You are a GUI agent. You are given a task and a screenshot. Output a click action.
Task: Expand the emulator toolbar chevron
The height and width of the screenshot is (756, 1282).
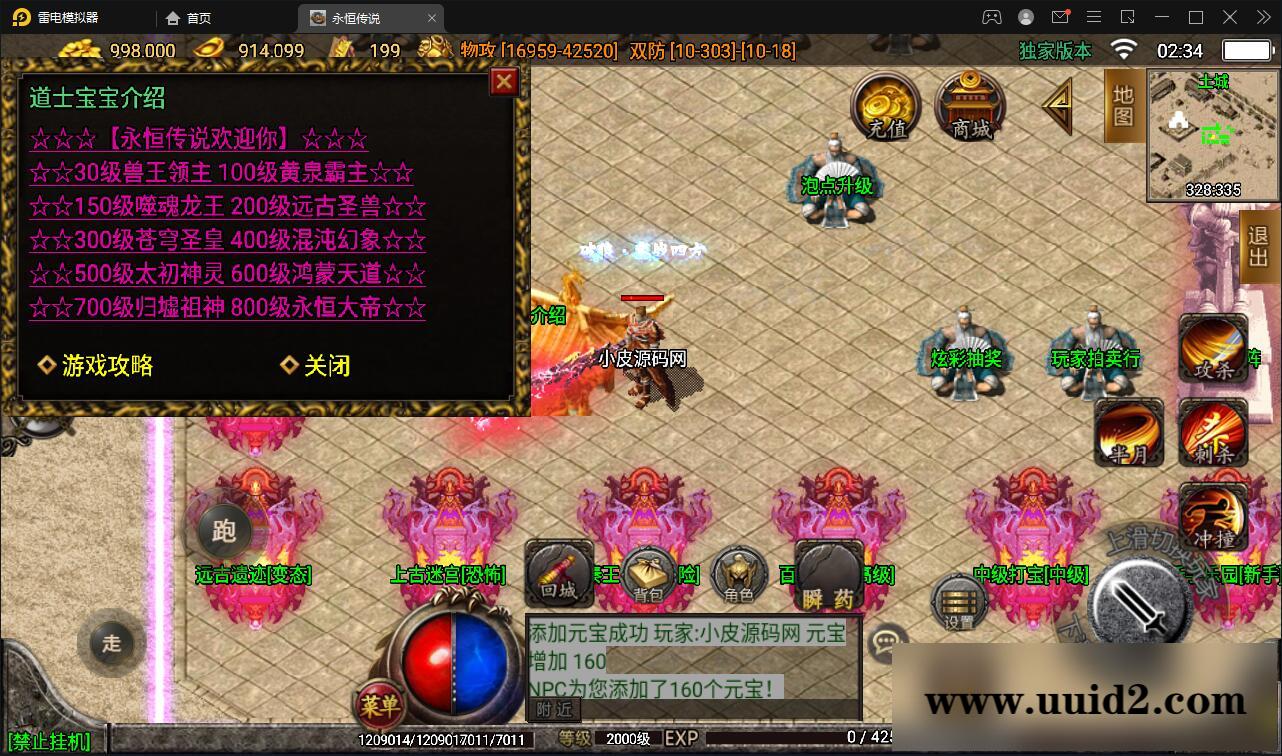(1262, 17)
